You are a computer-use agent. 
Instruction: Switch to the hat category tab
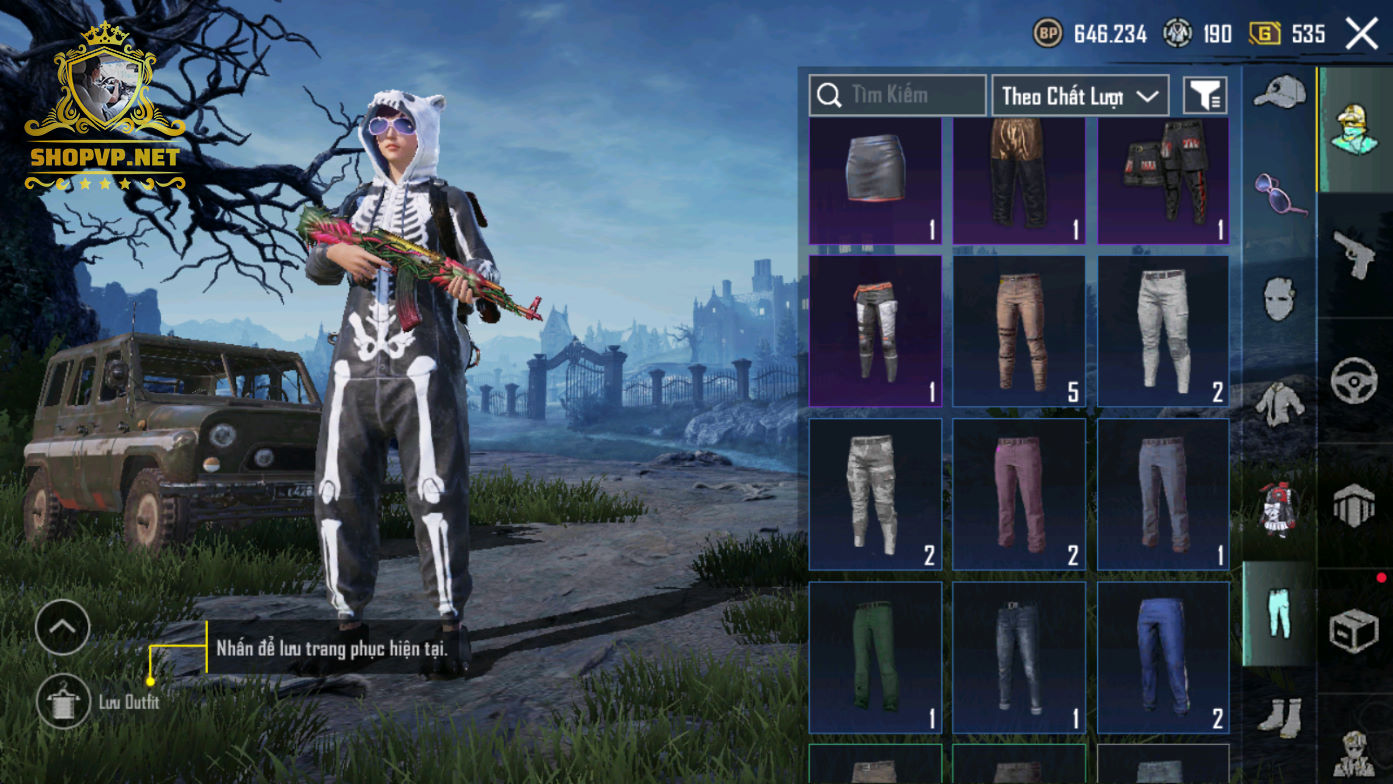point(1279,93)
